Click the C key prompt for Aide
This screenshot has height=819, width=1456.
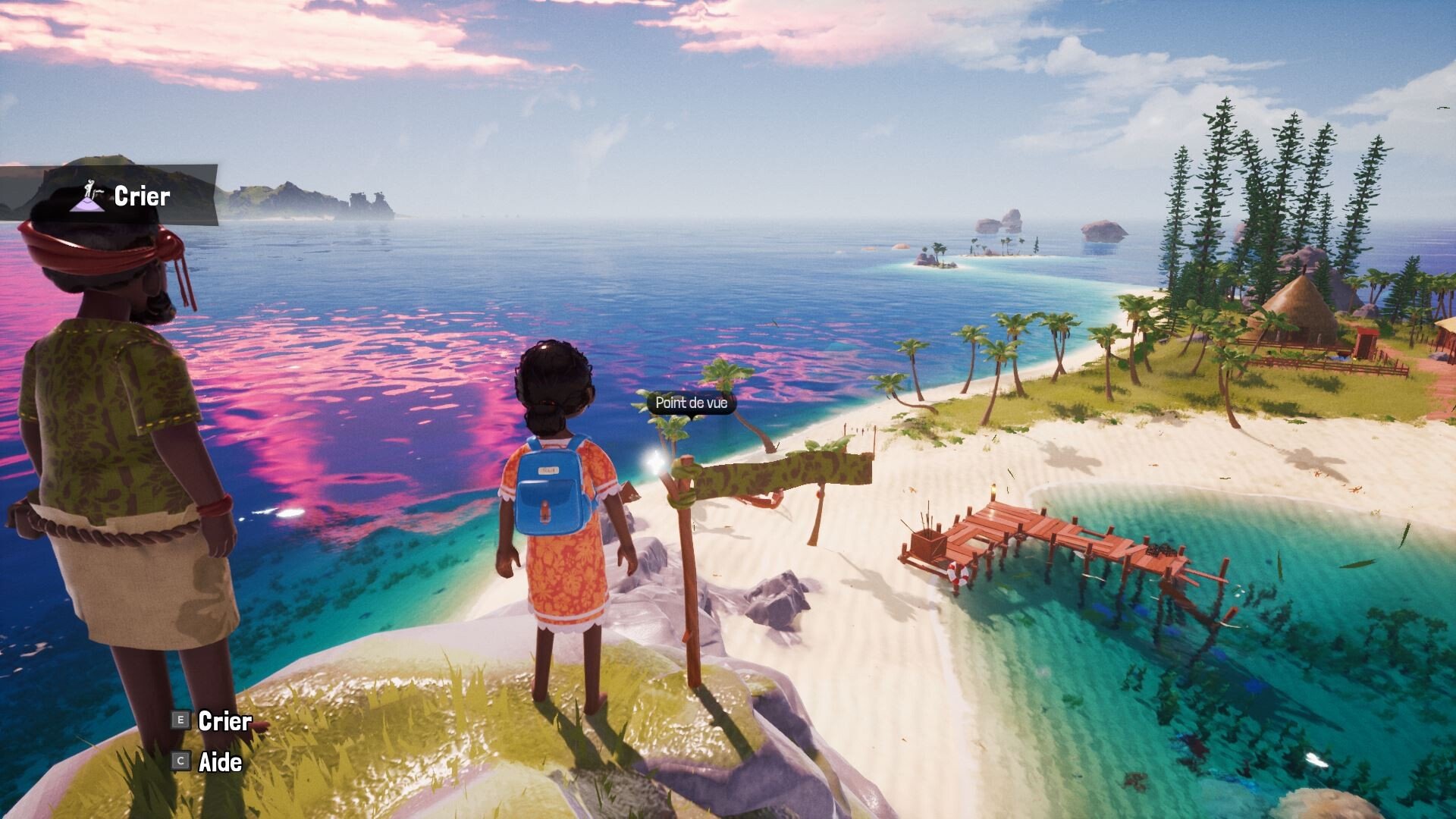pyautogui.click(x=180, y=759)
